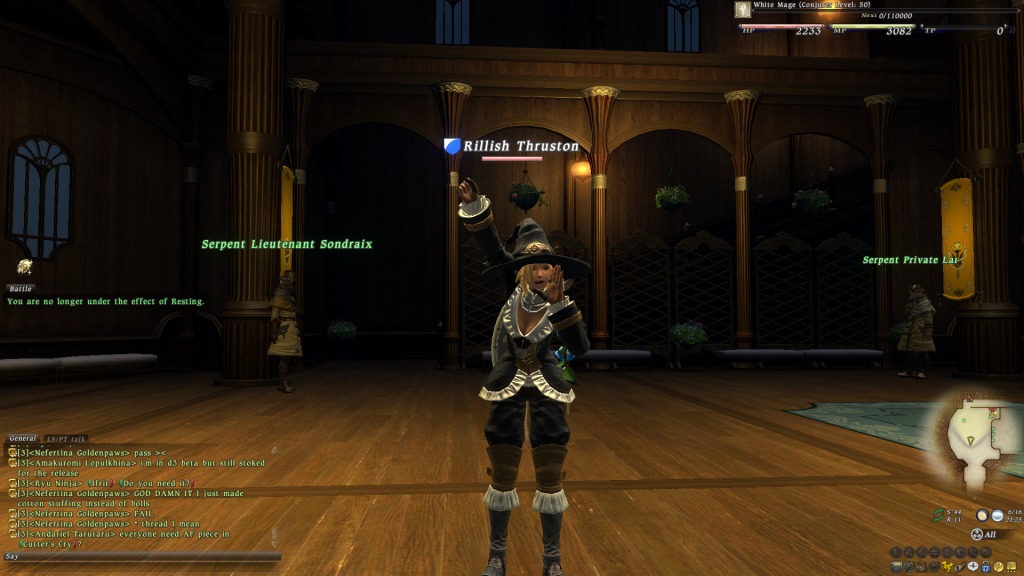Viewport: 1024px width, 576px height.
Task: Switch to the General chat tab
Action: 22,438
